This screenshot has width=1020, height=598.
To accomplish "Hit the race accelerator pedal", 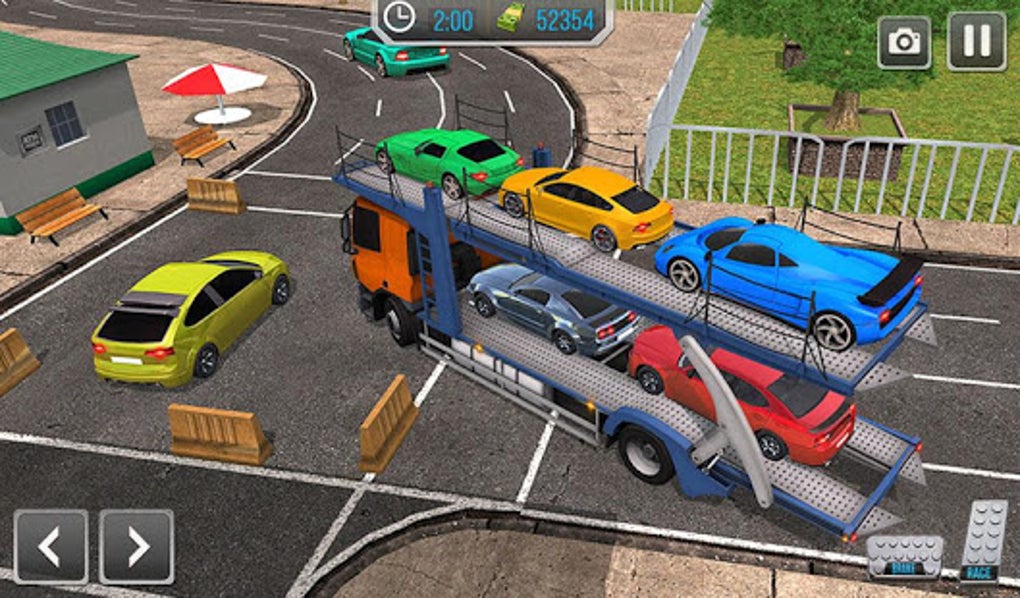I will (x=982, y=541).
